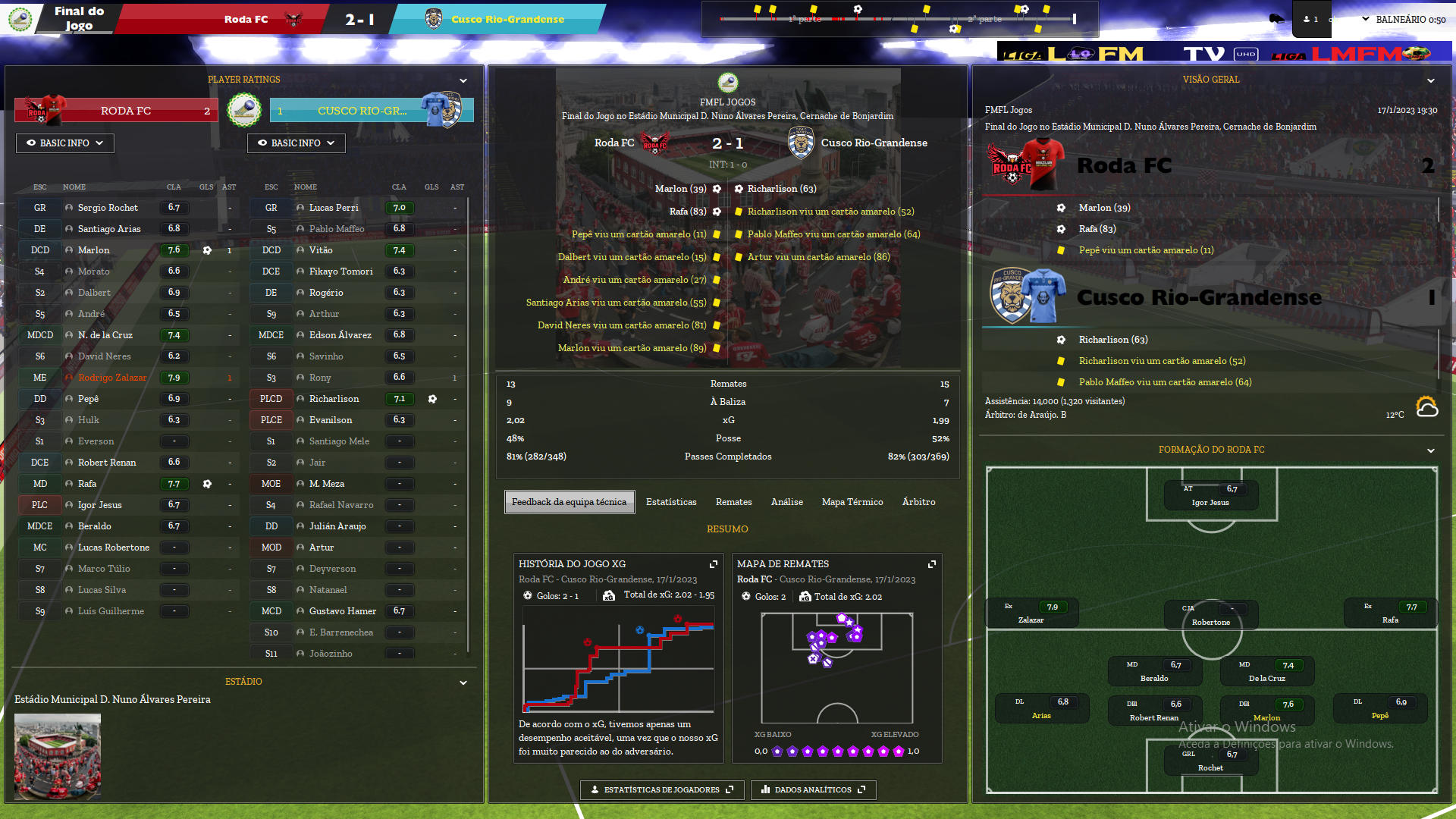Switch to the Remates tab

click(x=733, y=502)
